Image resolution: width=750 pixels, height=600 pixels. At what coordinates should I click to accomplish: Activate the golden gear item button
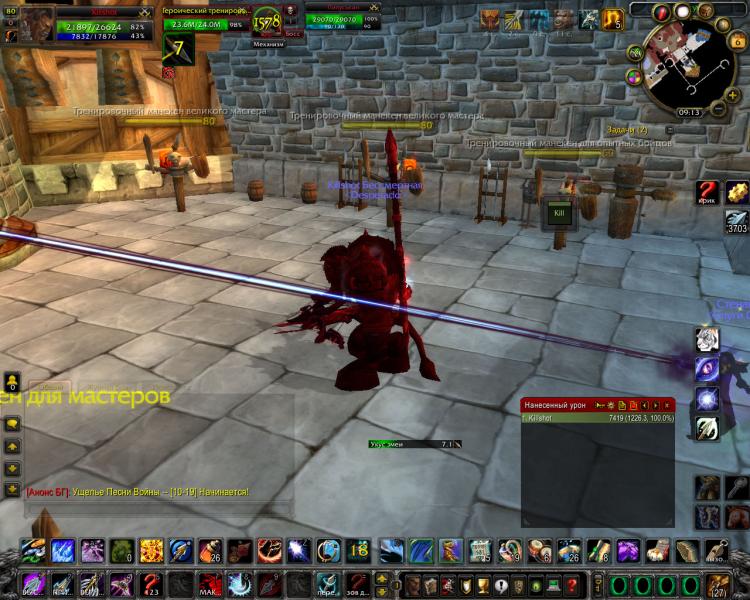[x=738, y=192]
